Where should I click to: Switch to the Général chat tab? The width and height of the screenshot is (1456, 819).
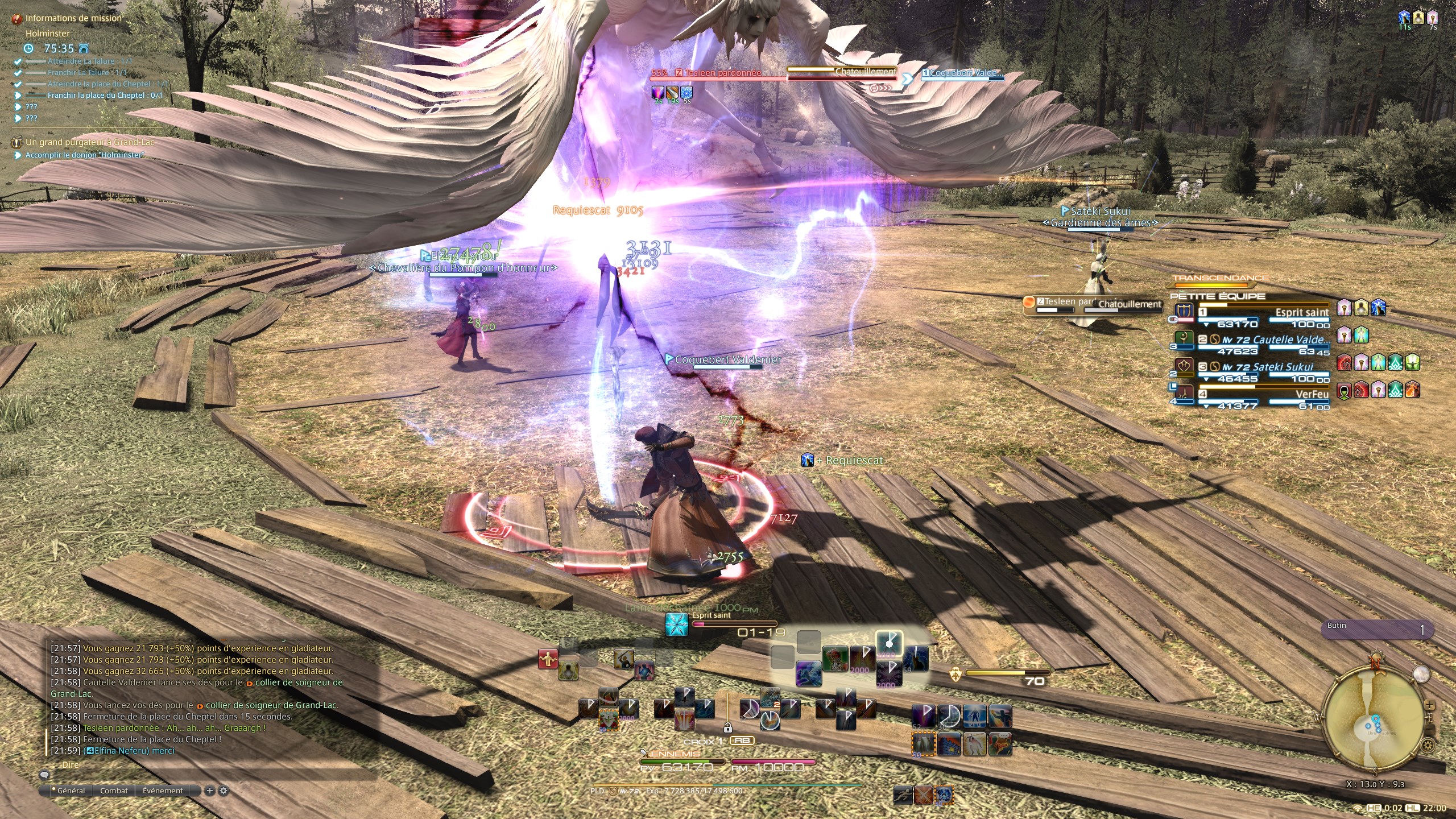point(71,791)
